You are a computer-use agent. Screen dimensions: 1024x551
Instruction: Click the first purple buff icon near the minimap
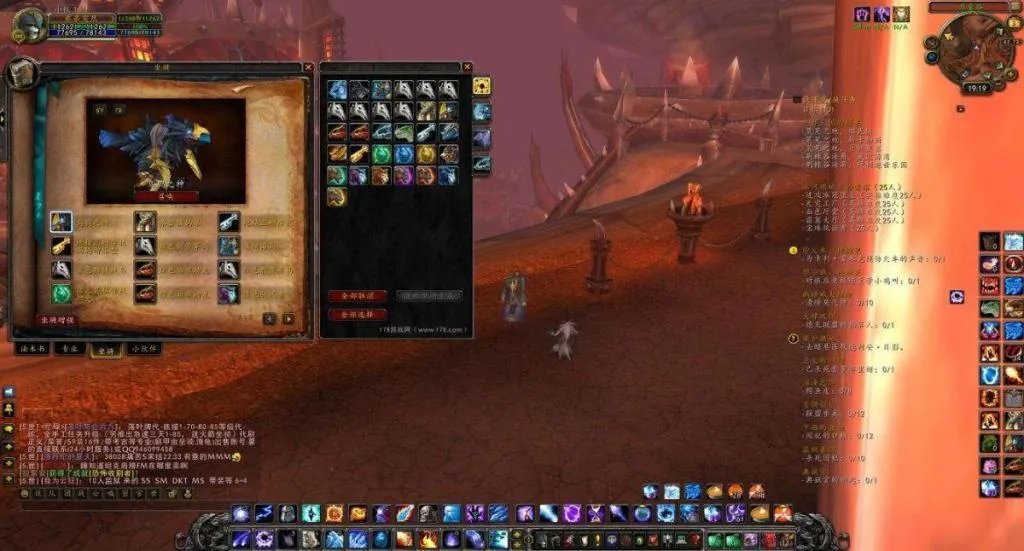tap(862, 14)
